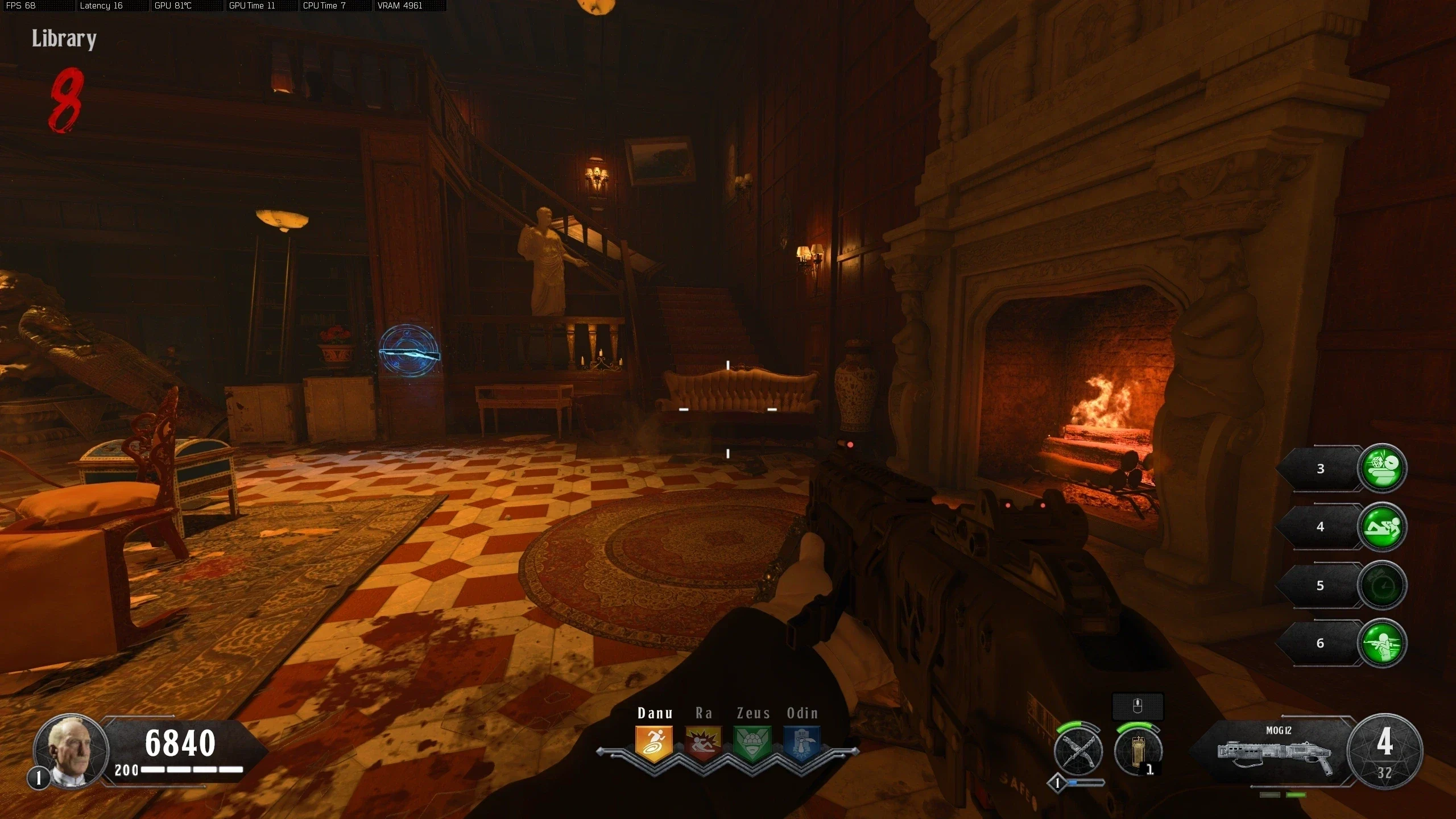Activate the downed-player elixir in slot 4
Screen dimensions: 1456x819
coord(1382,527)
